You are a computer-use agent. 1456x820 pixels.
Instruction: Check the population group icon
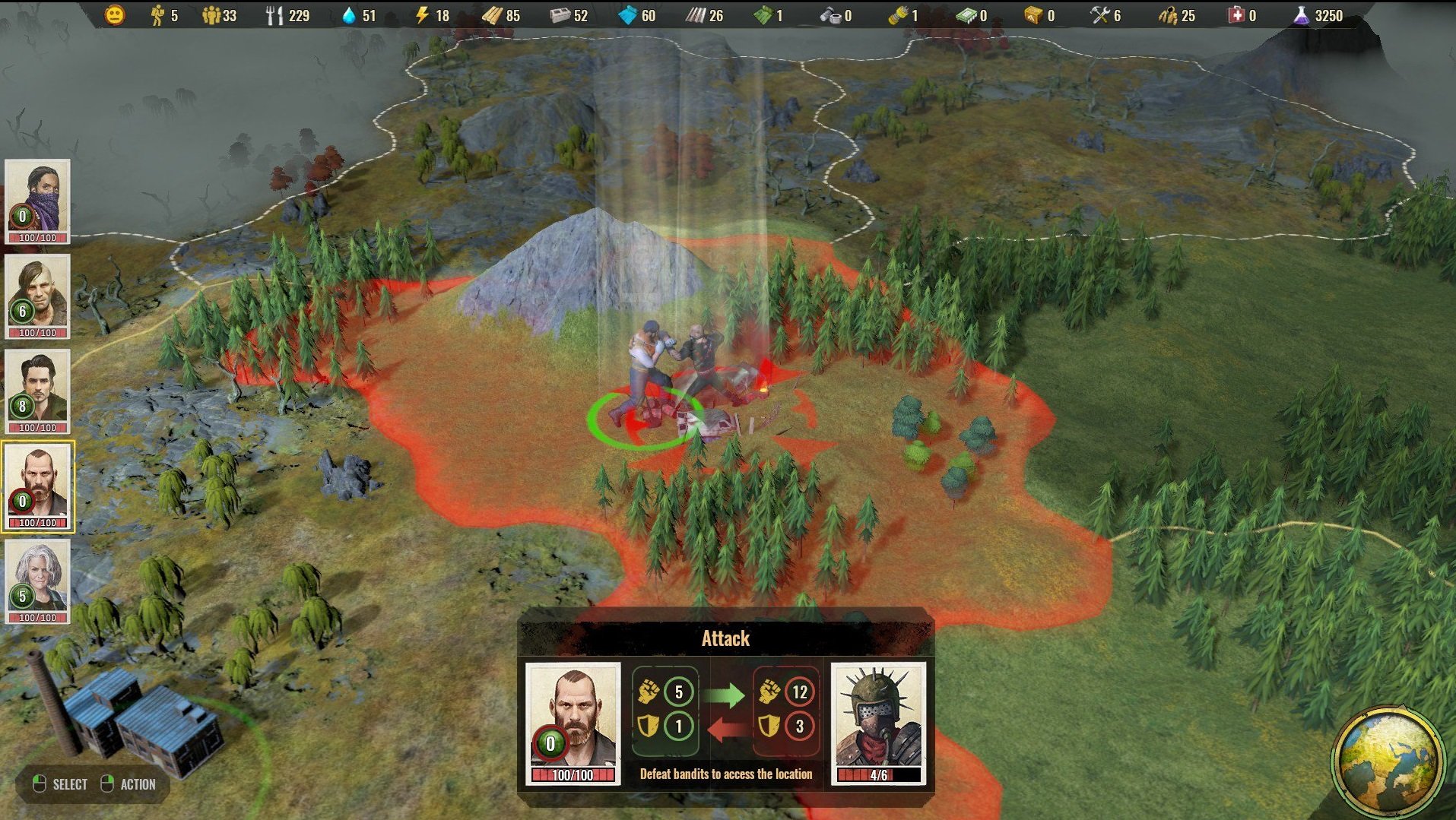[x=211, y=15]
